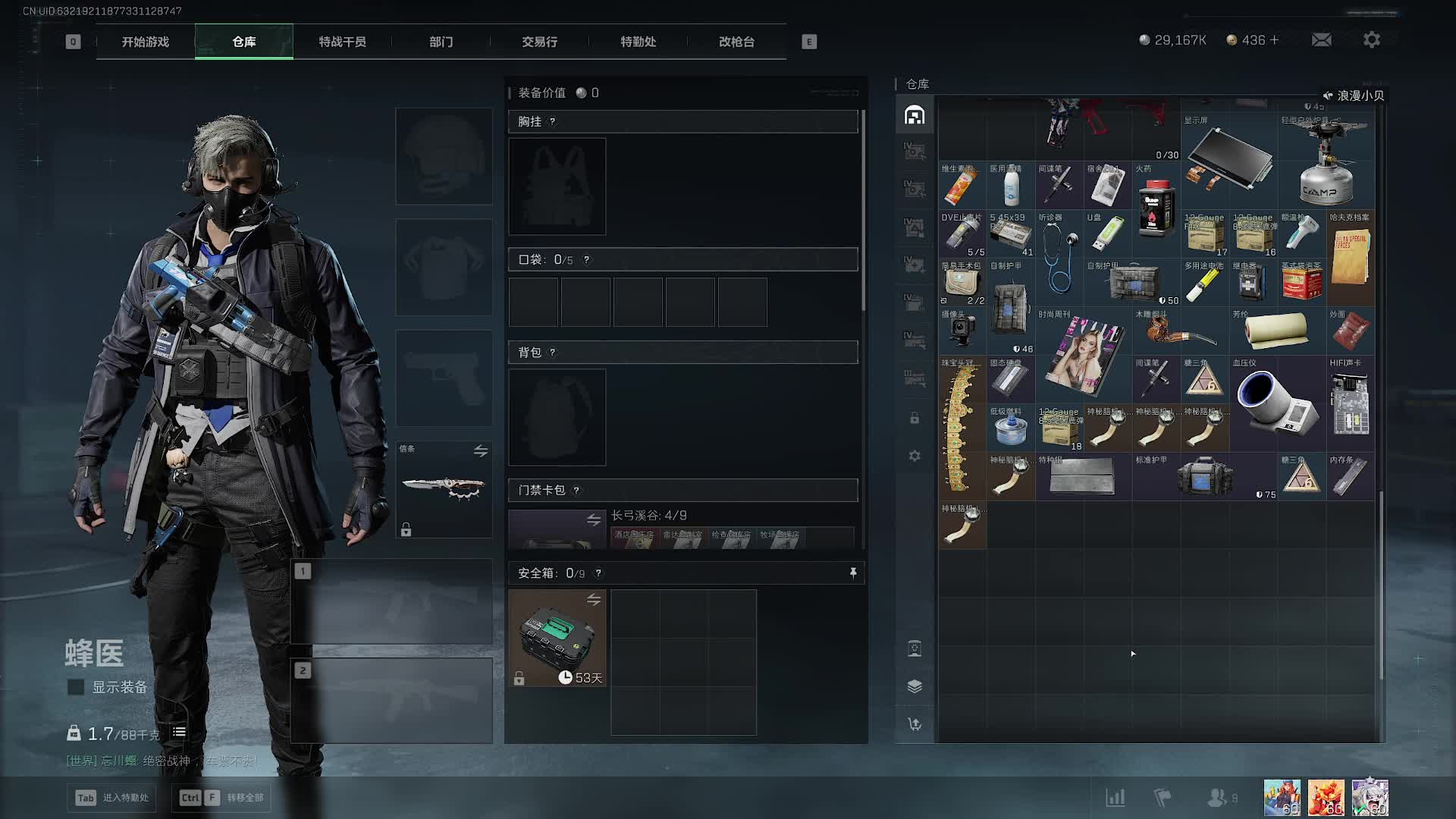Screen dimensions: 1456x819
Task: Pin the 安全箱 panel
Action: [853, 573]
